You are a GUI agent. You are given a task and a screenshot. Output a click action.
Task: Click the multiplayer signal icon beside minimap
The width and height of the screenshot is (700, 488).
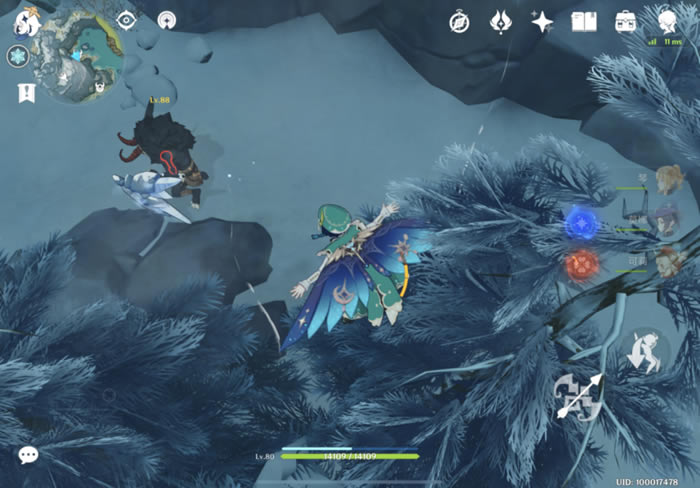coord(167,20)
